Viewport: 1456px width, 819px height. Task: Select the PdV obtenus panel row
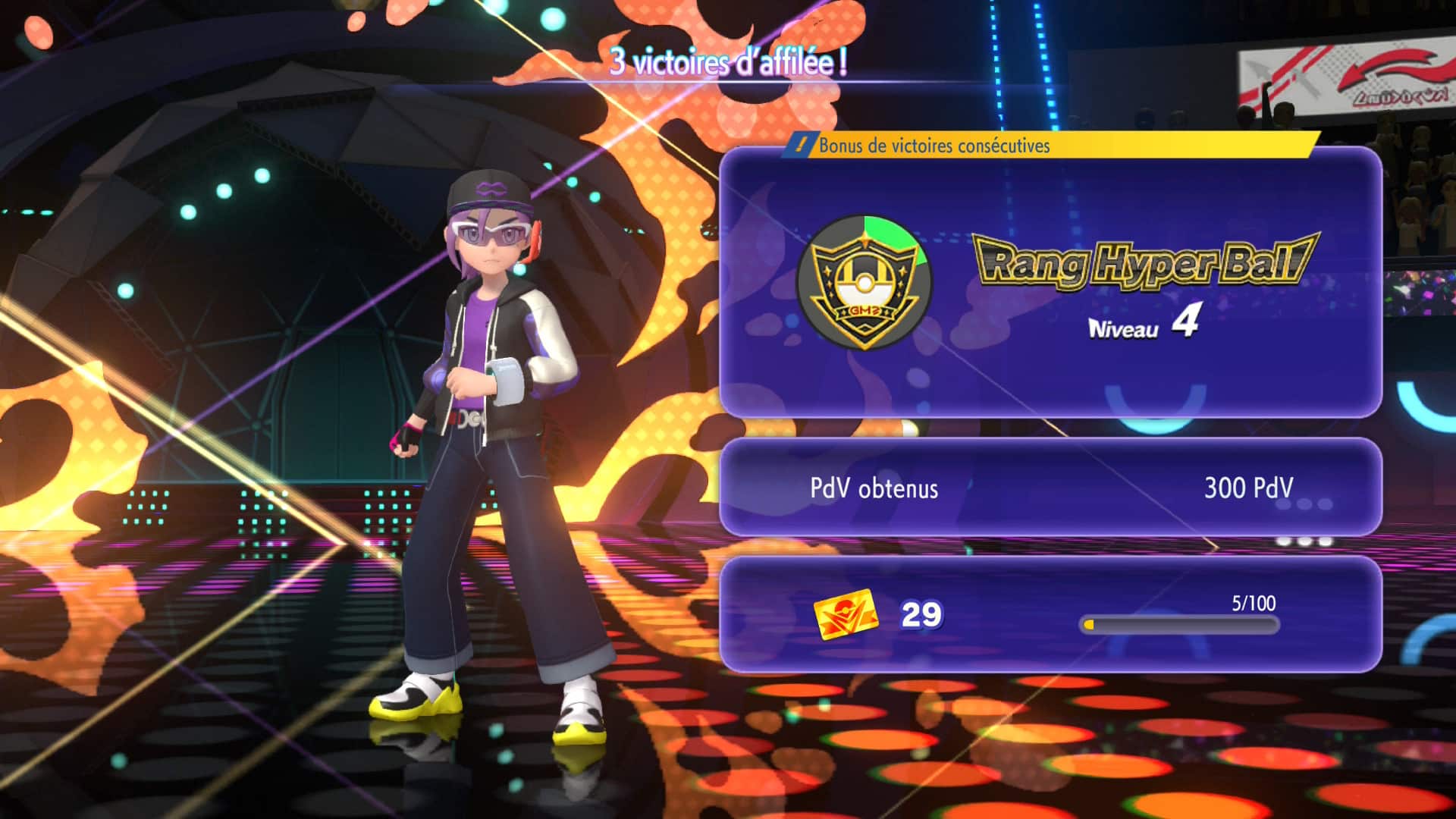tap(1050, 488)
